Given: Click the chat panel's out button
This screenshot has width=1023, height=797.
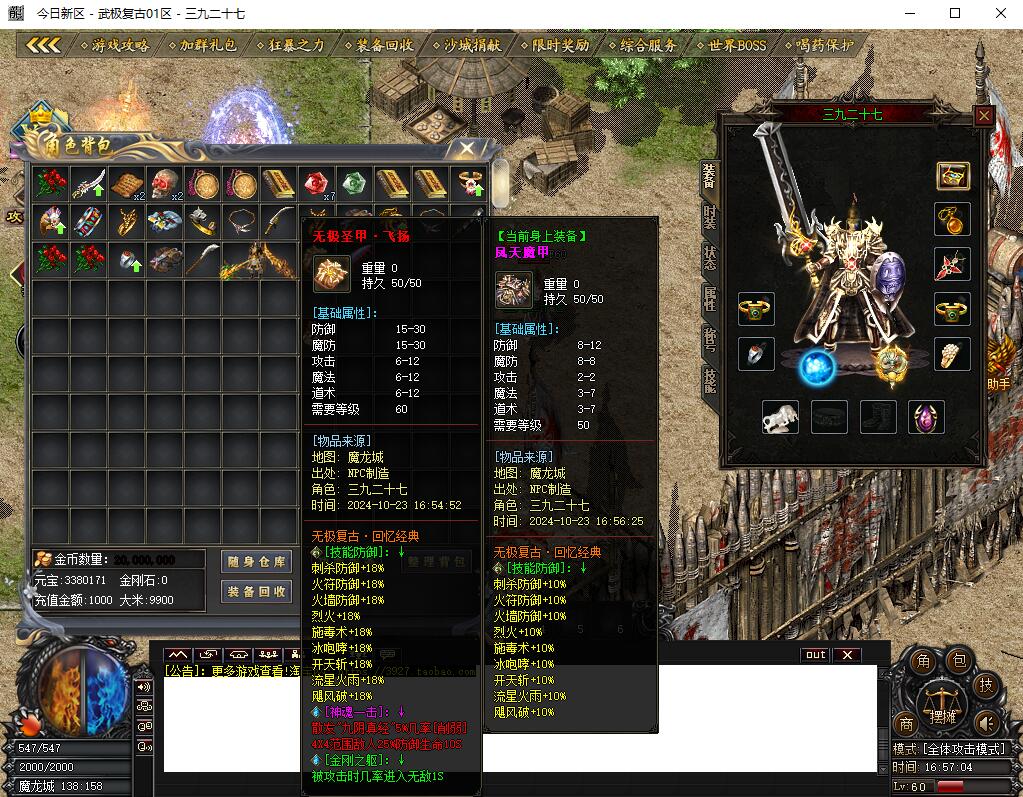Looking at the screenshot, I should coord(815,655).
